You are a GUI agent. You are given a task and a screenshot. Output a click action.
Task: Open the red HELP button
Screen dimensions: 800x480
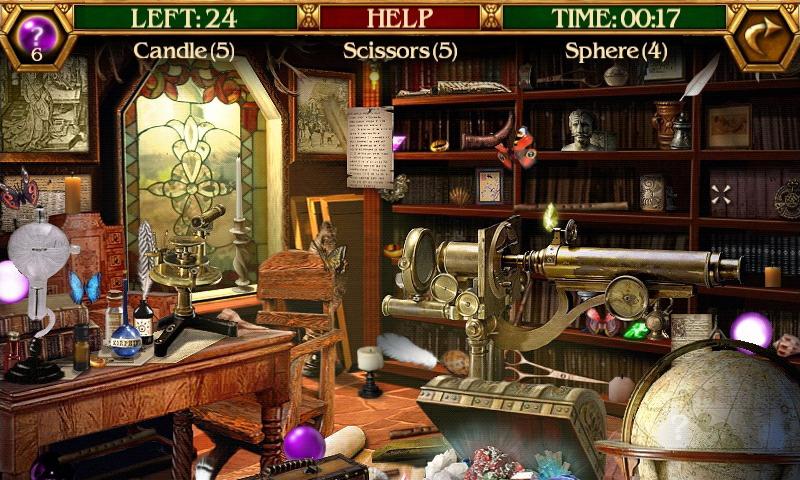pyautogui.click(x=400, y=17)
